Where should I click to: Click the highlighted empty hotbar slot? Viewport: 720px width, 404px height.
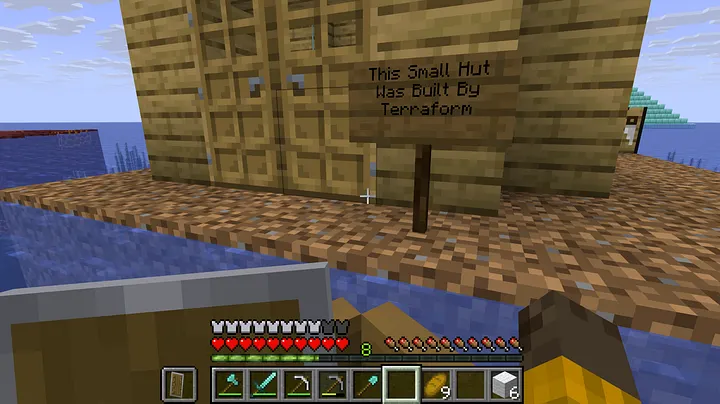tap(401, 383)
